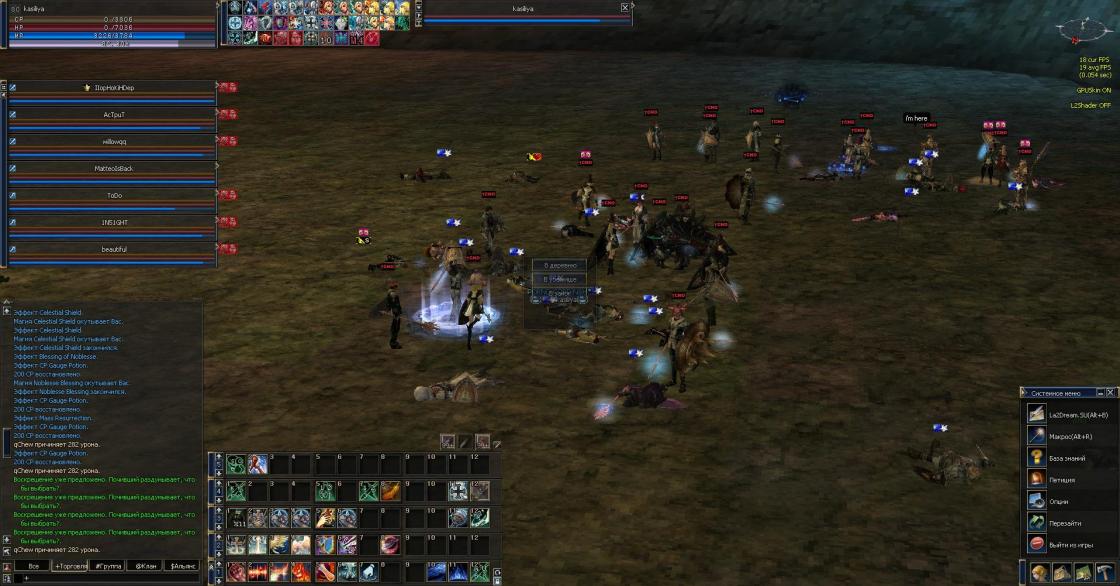Switch chat to the +Торговля tab
Image resolution: width=1120 pixels, height=586 pixels.
point(70,566)
